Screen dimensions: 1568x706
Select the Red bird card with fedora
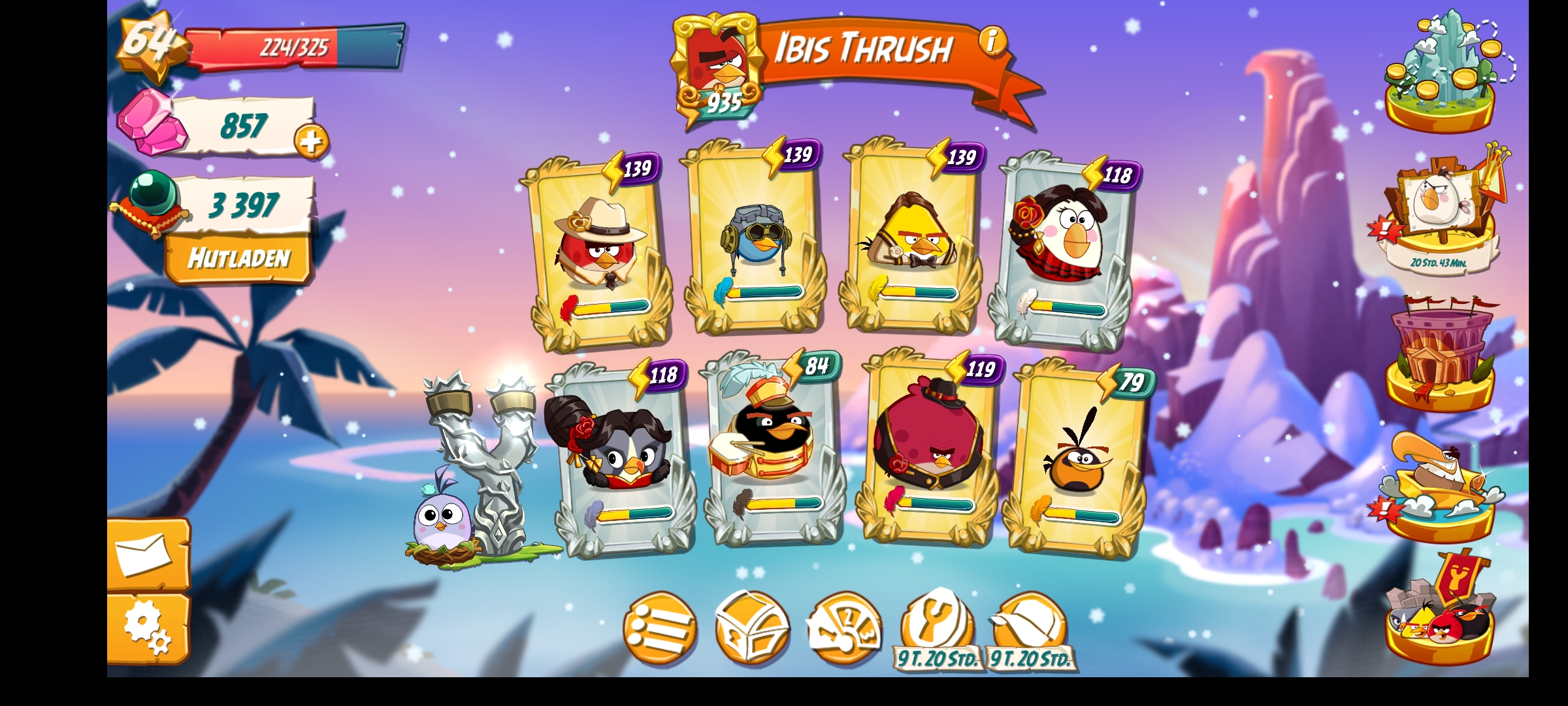pyautogui.click(x=600, y=252)
